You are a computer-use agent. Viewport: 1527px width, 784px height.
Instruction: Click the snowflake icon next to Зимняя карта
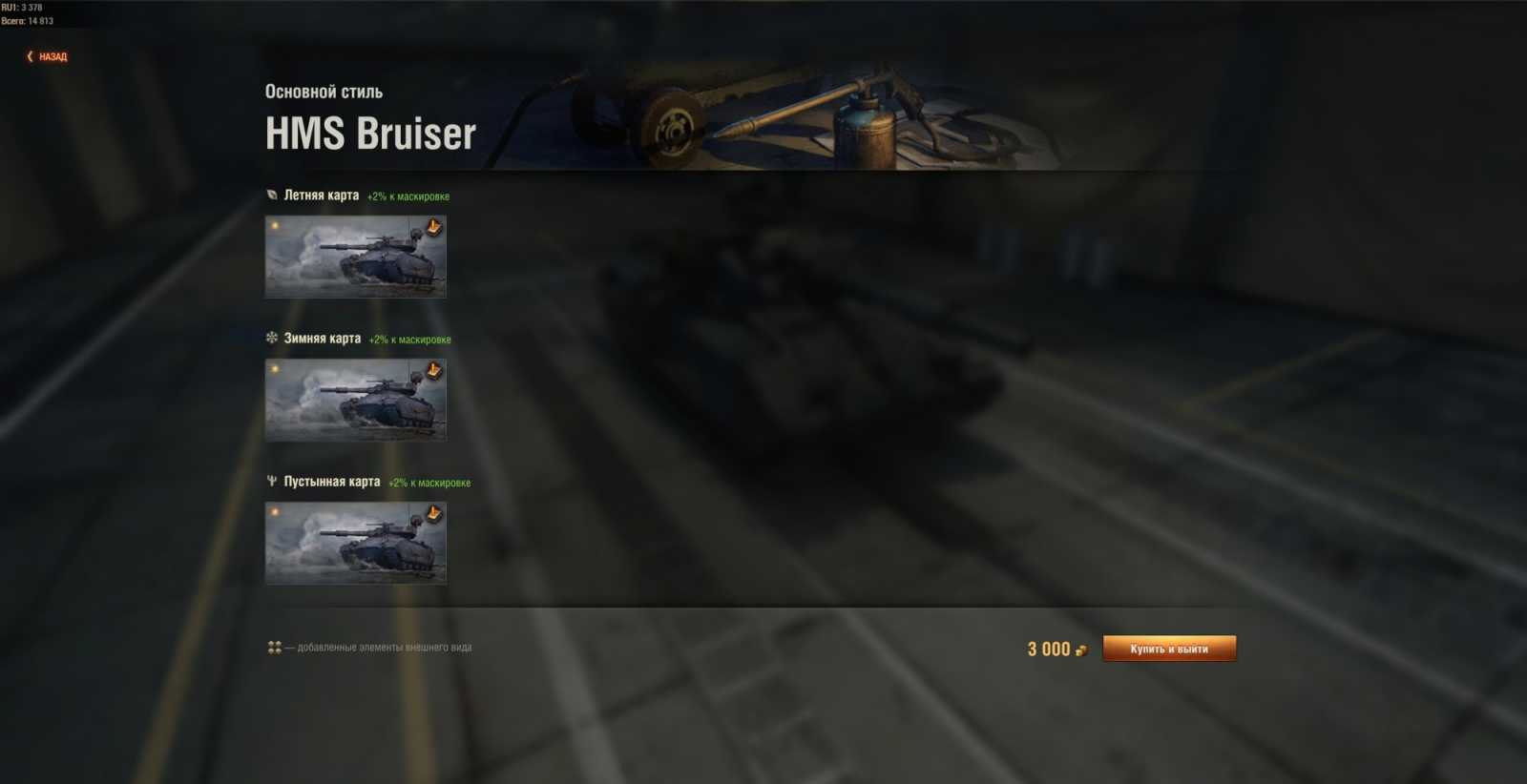pyautogui.click(x=270, y=339)
